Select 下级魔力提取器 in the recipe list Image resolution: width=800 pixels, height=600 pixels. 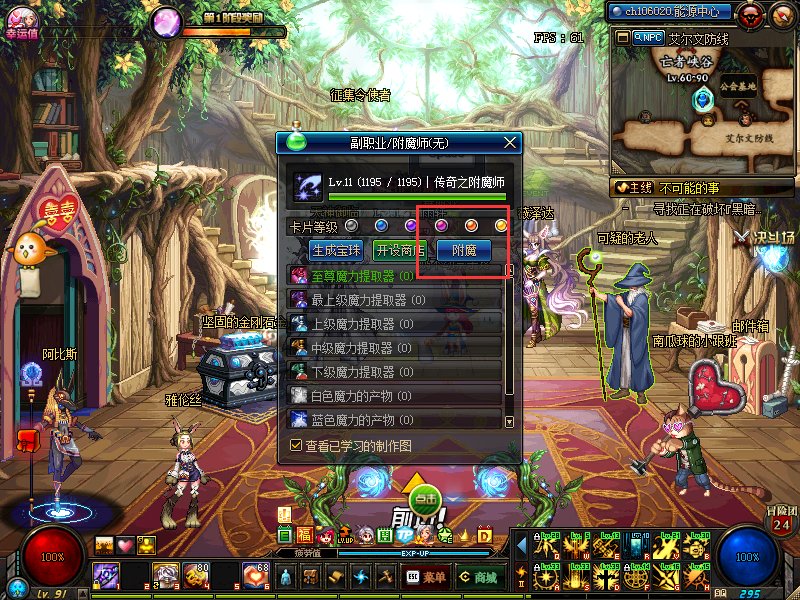(395, 371)
